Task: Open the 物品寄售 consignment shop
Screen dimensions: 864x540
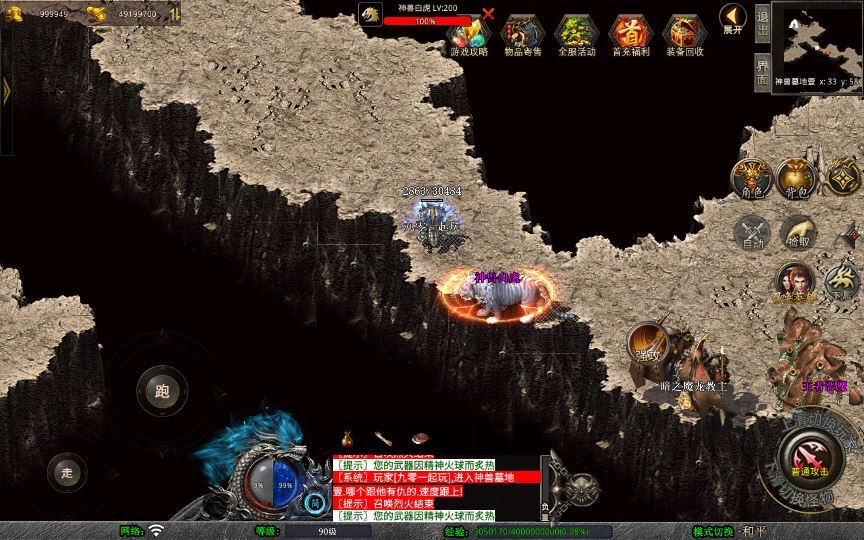Action: (522, 34)
